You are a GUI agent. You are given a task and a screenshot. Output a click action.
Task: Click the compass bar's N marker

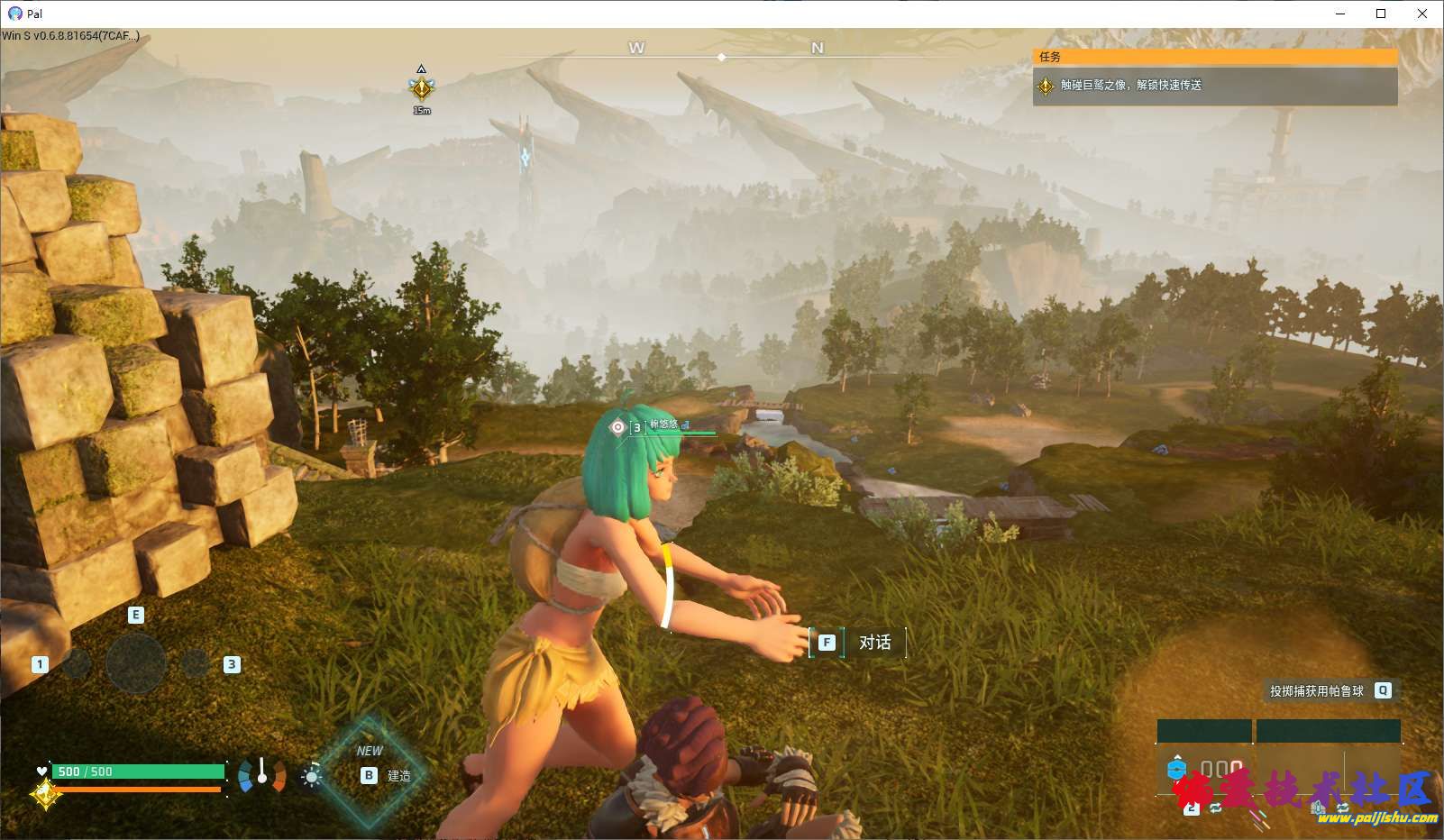[x=817, y=49]
